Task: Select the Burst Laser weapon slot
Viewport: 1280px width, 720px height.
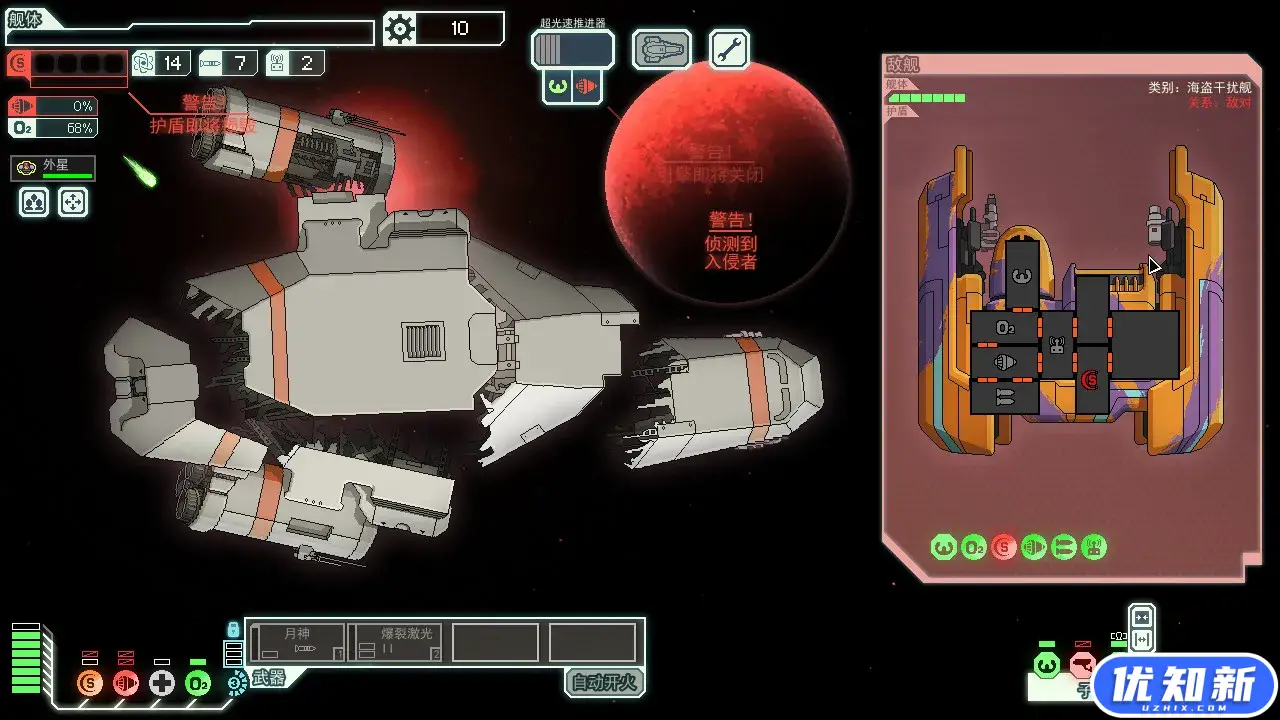Action: pos(395,642)
